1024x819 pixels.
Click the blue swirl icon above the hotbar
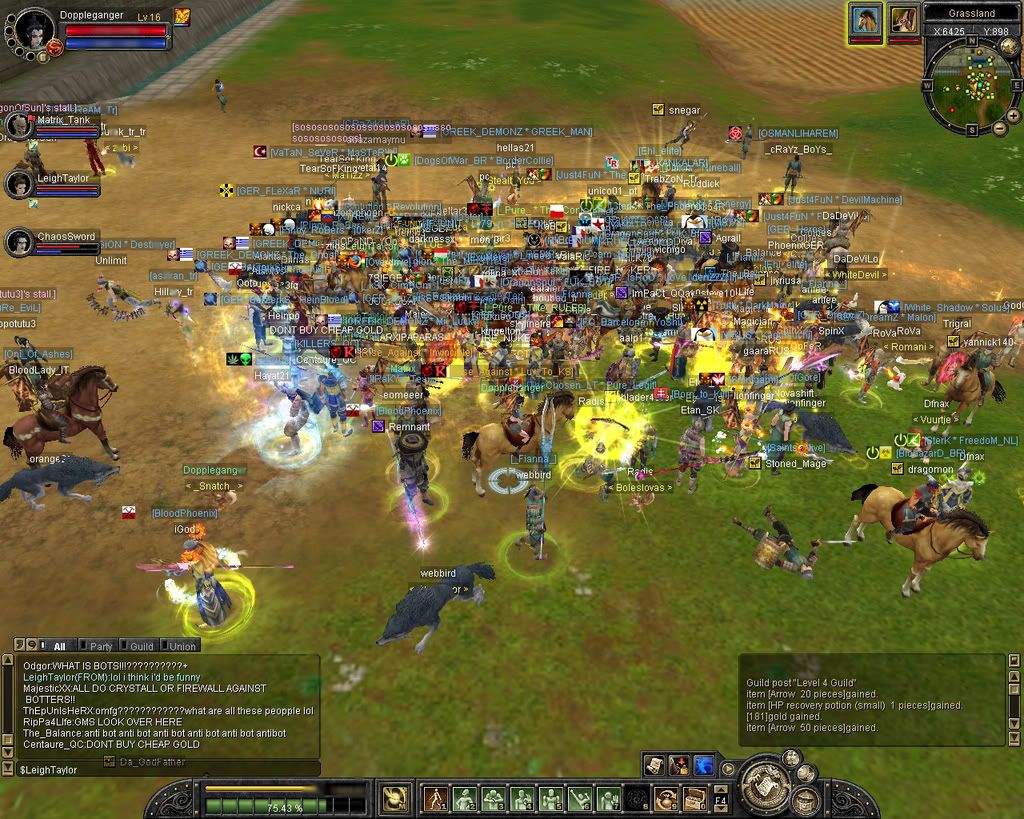704,765
